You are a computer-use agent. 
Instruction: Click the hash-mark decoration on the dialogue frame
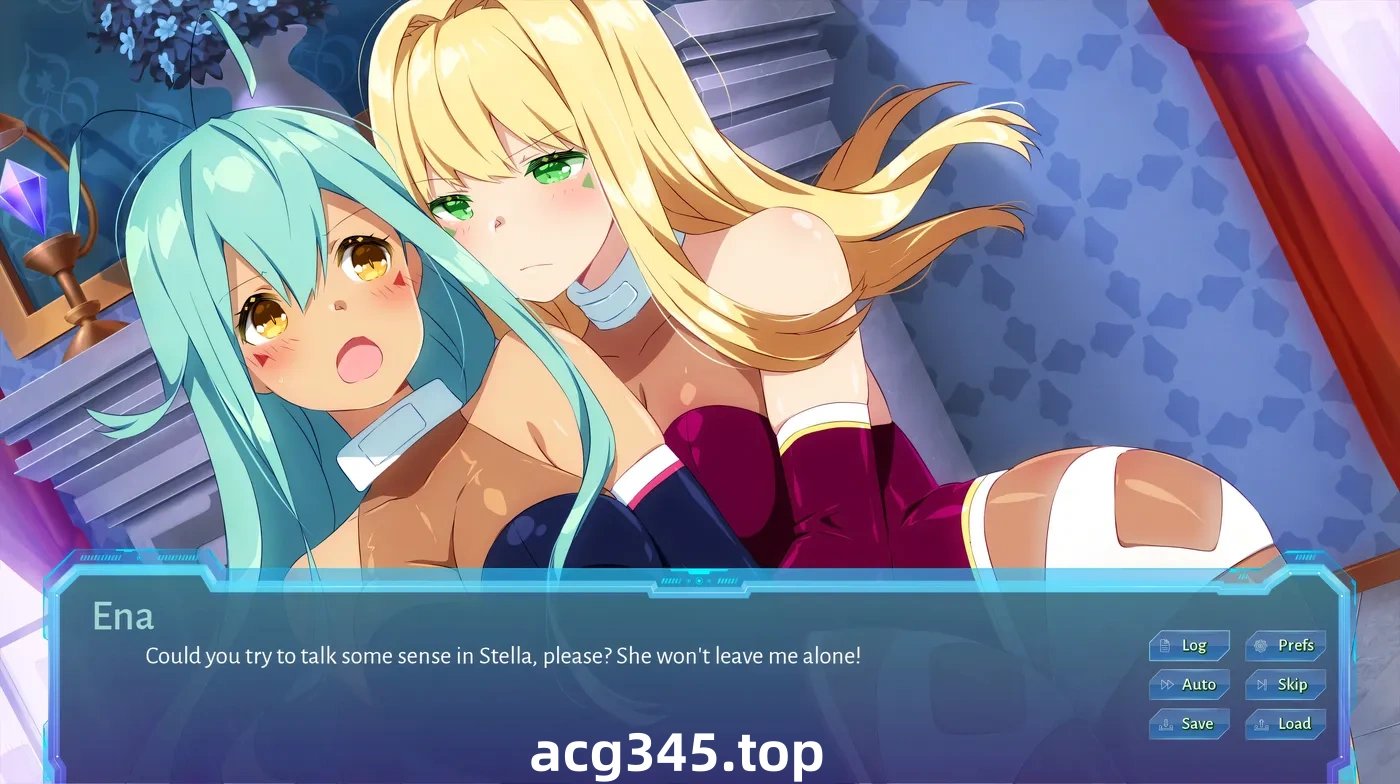pyautogui.click(x=672, y=581)
